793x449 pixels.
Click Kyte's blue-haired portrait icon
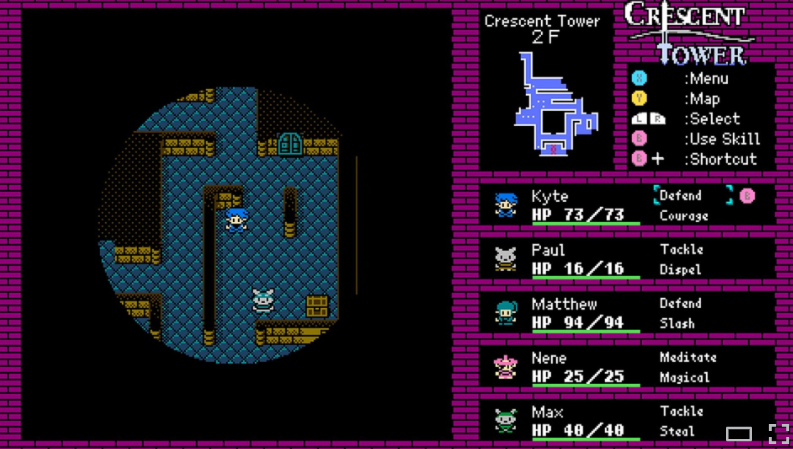point(506,205)
